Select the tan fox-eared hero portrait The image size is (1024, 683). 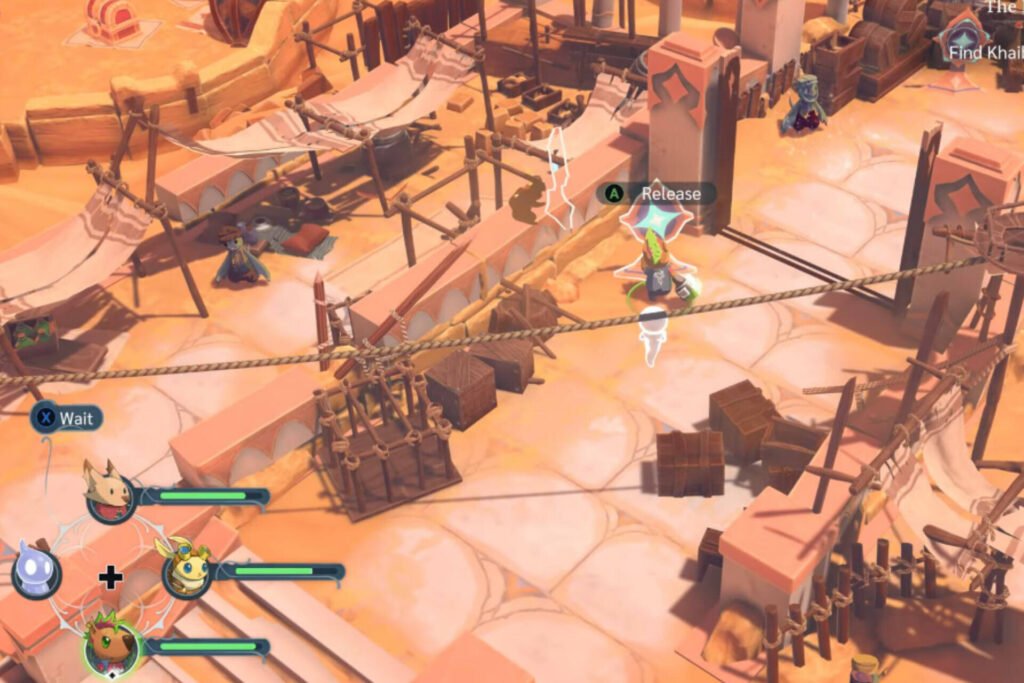109,491
